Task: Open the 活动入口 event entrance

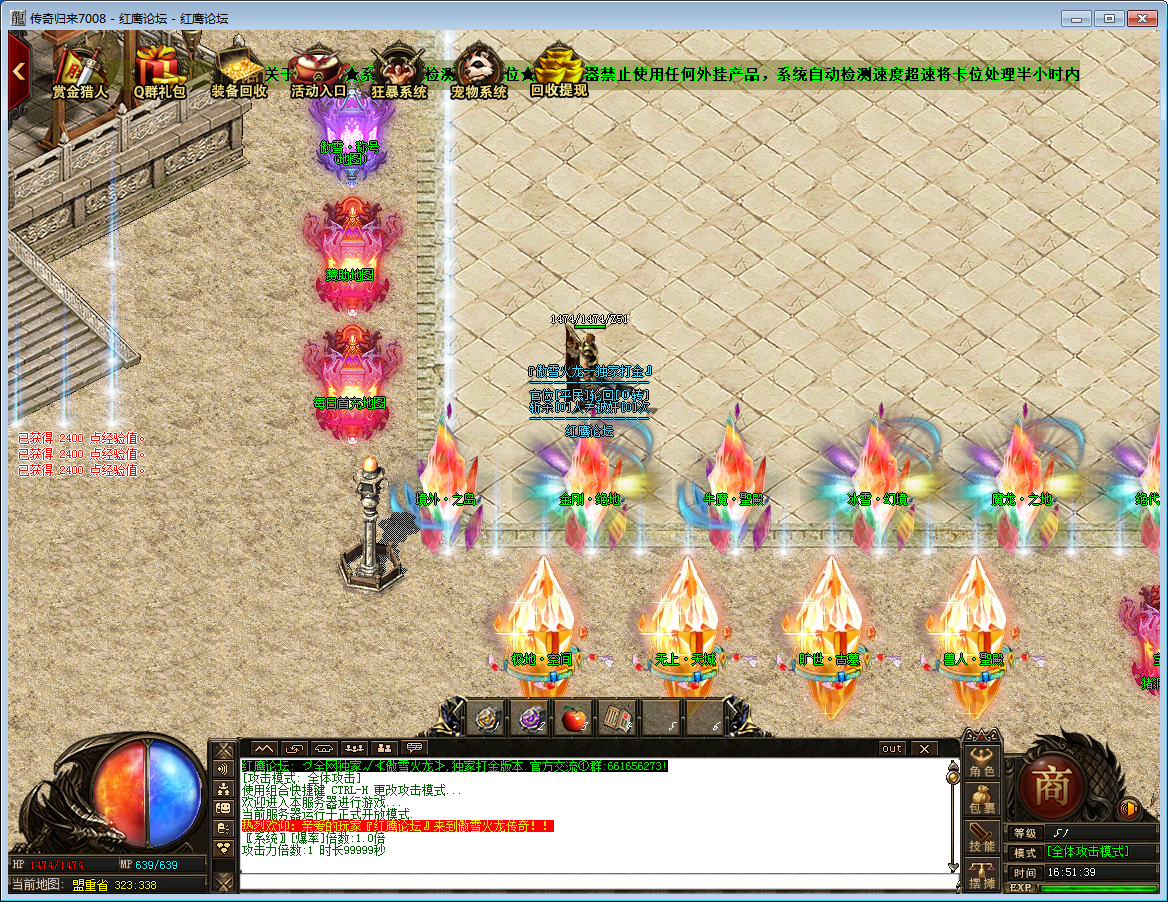Action: tap(318, 70)
